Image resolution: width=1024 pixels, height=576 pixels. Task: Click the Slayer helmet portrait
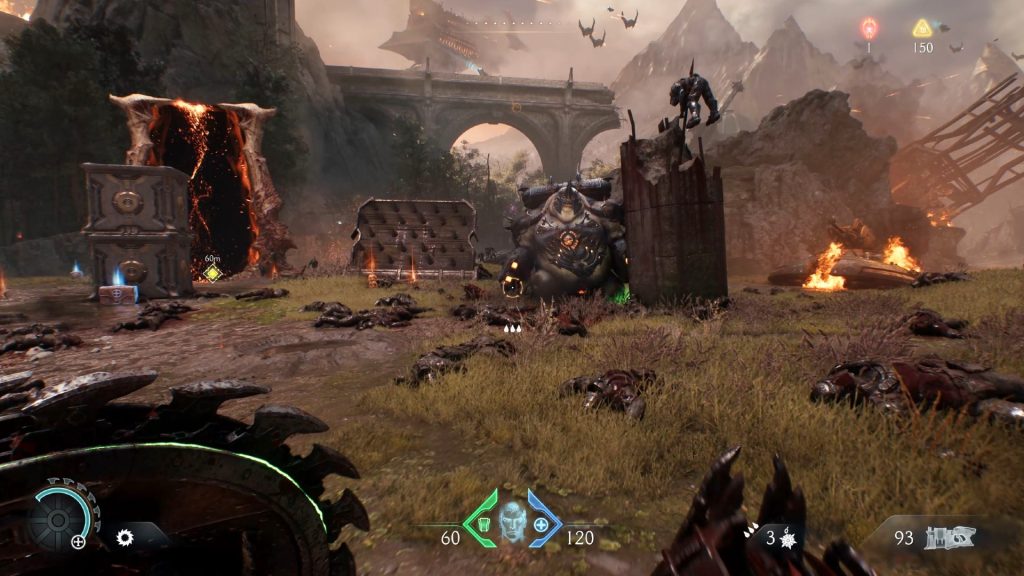512,521
